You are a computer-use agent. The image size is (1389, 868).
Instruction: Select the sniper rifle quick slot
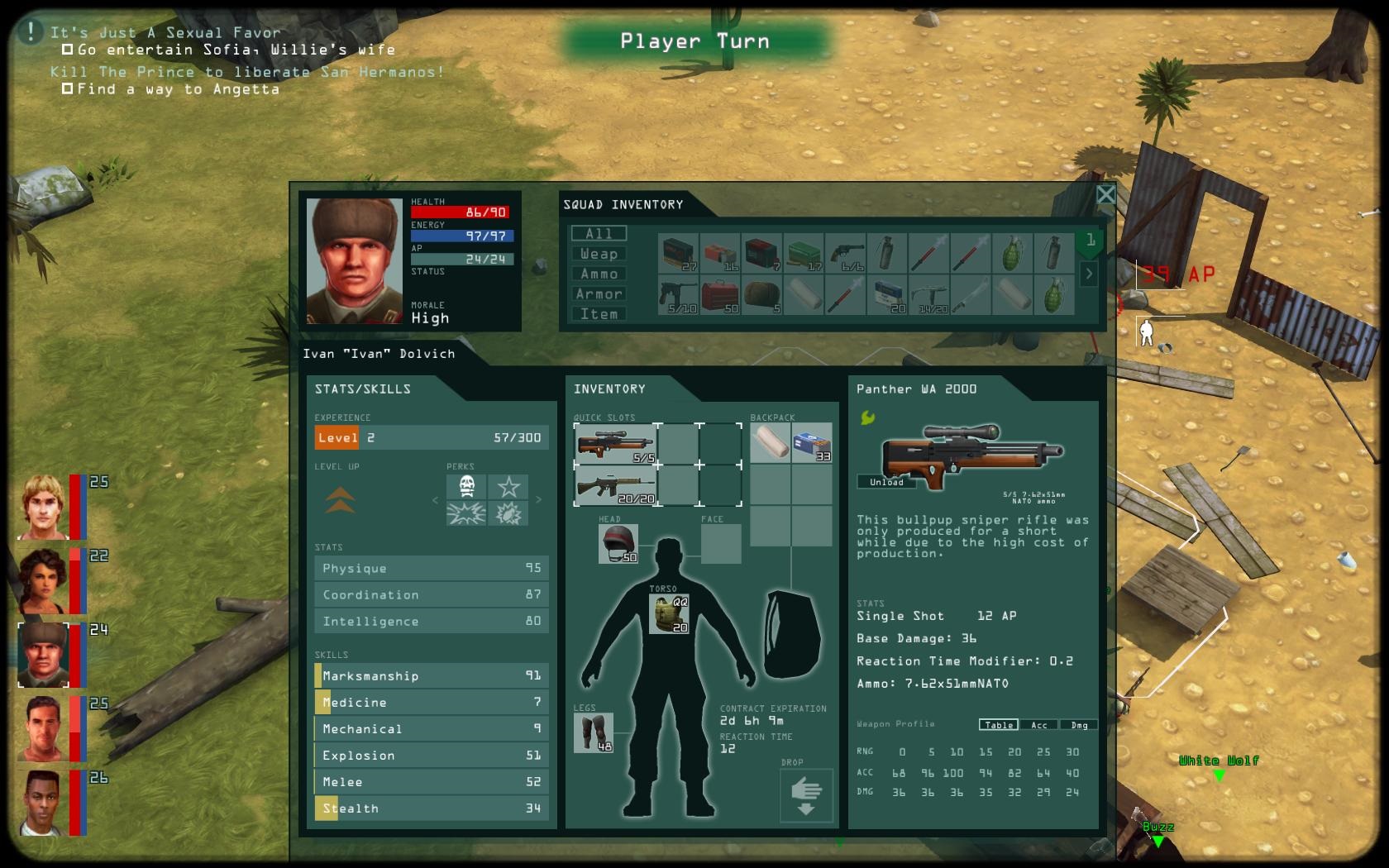[x=615, y=444]
